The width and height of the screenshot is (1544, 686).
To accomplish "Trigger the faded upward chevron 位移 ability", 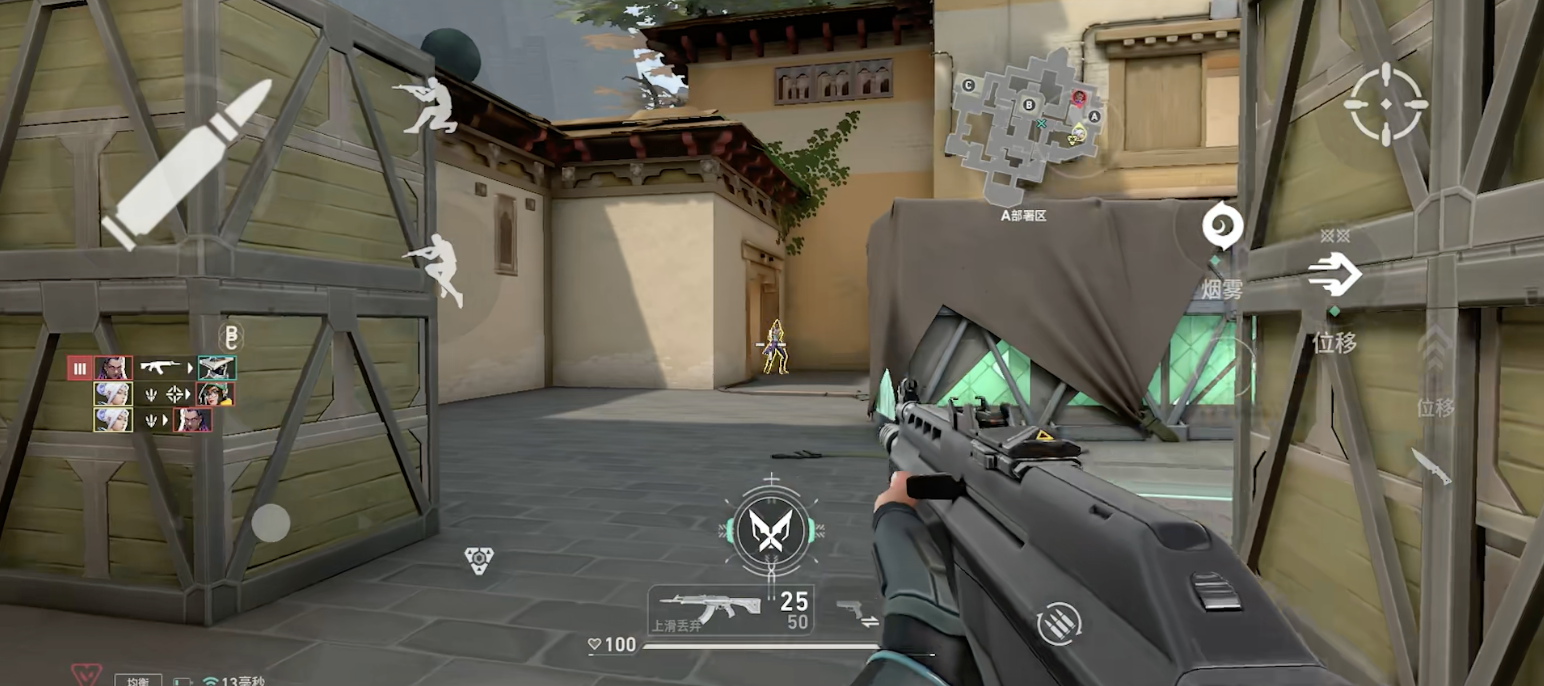I will coord(1434,354).
